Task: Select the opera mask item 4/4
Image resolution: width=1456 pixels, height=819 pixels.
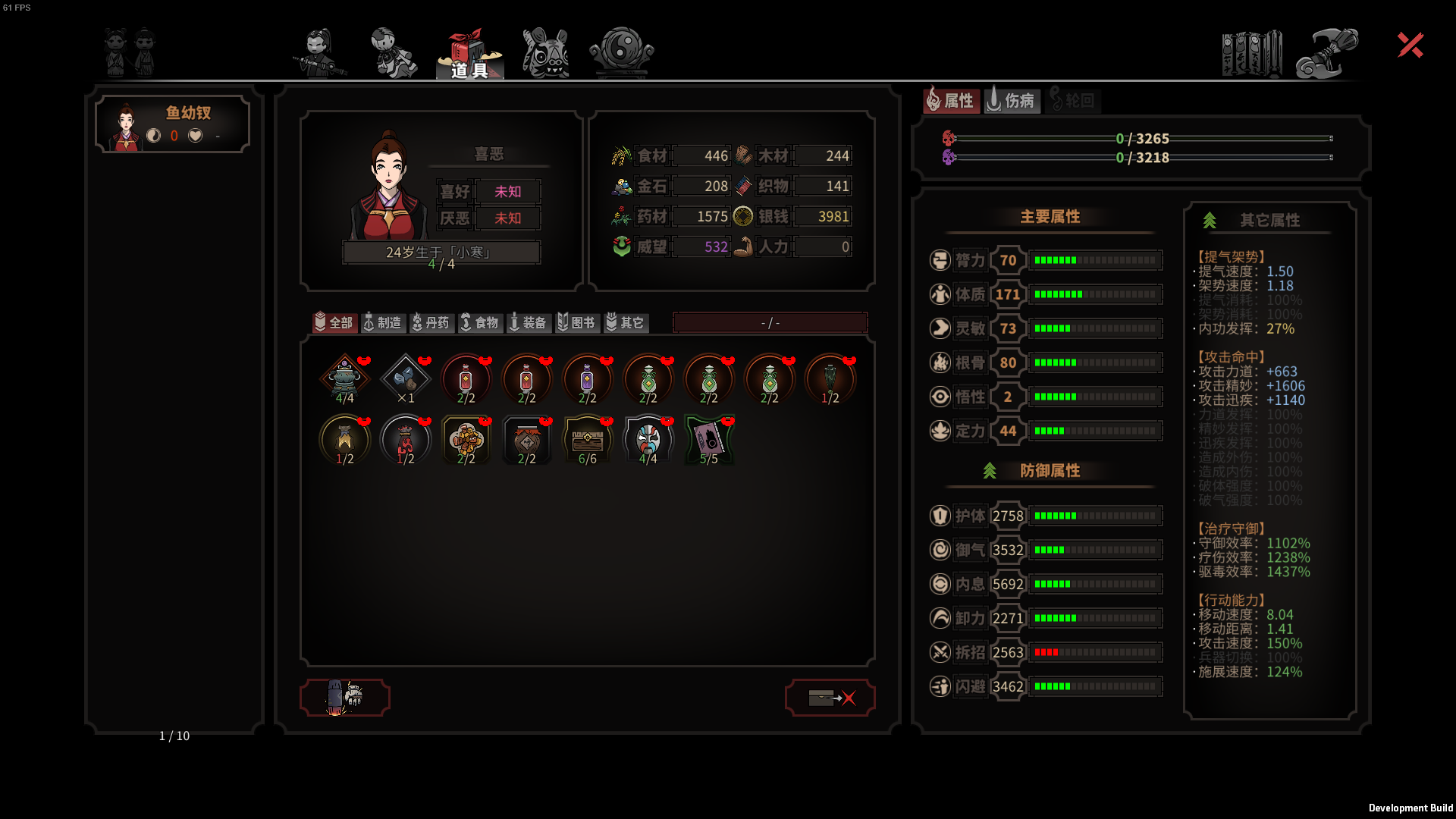Action: (648, 440)
